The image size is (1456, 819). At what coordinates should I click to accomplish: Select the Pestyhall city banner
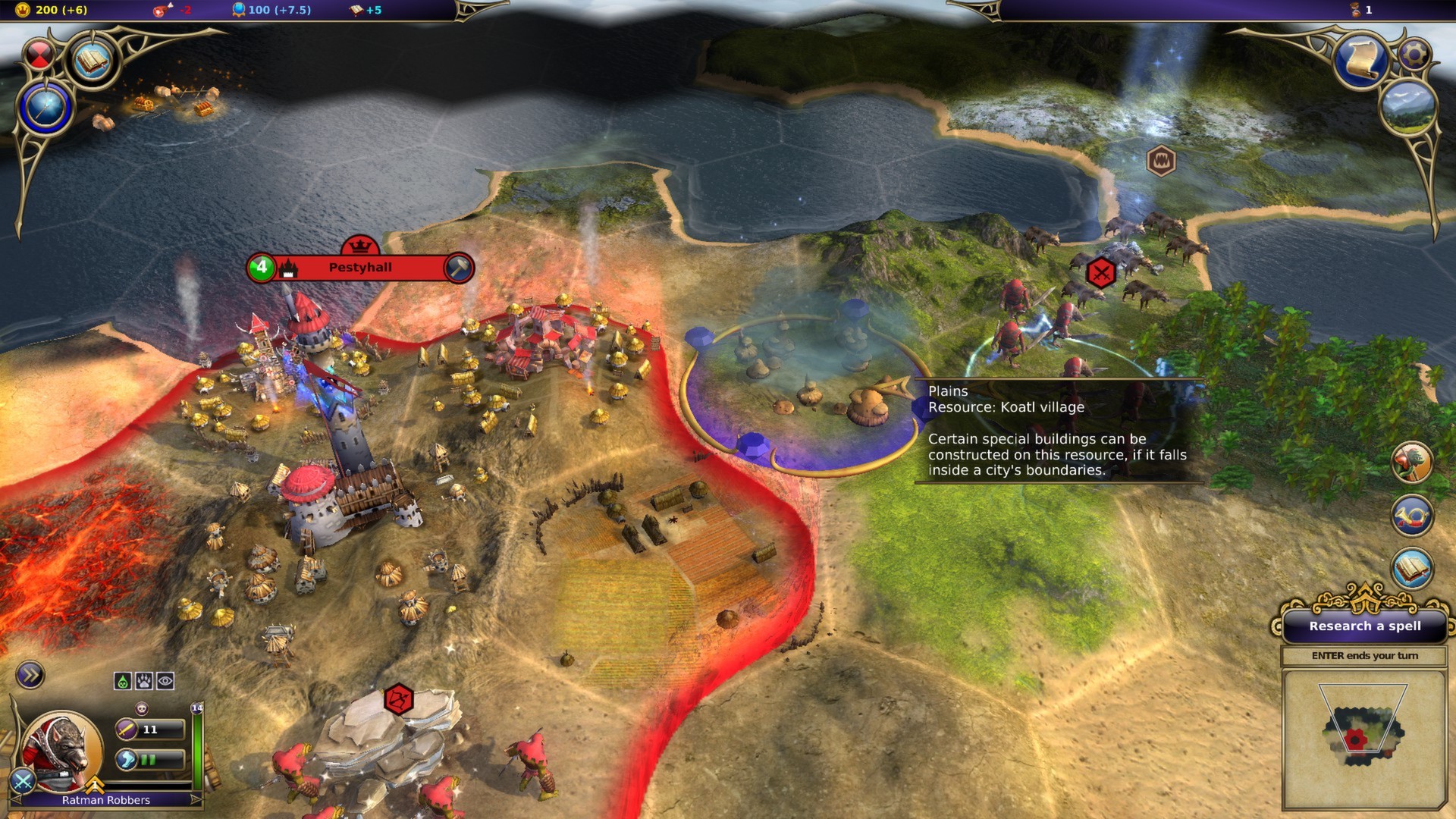click(360, 268)
